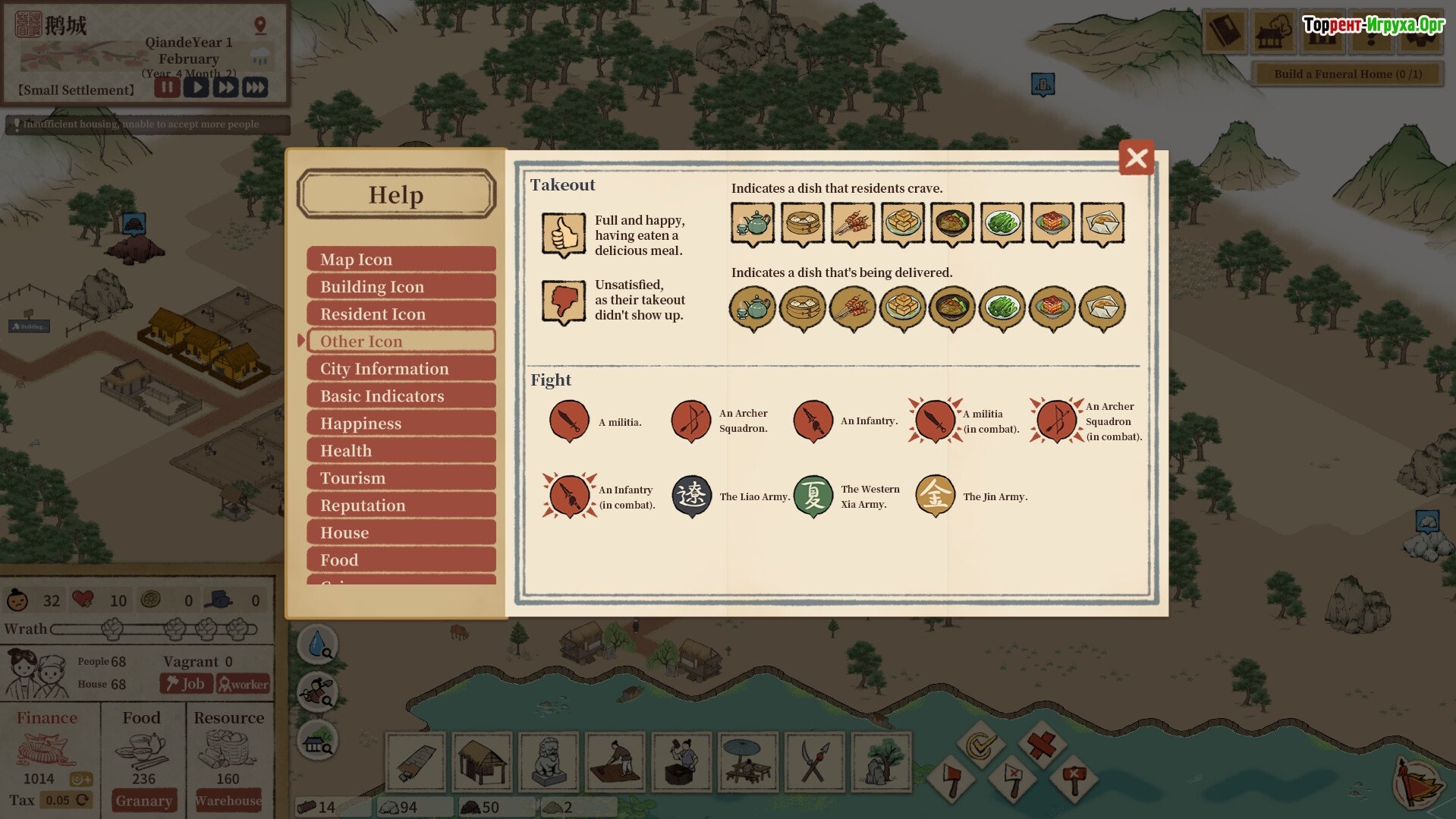1456x819 pixels.
Task: Open the Basic Indicators help topic
Action: click(401, 396)
